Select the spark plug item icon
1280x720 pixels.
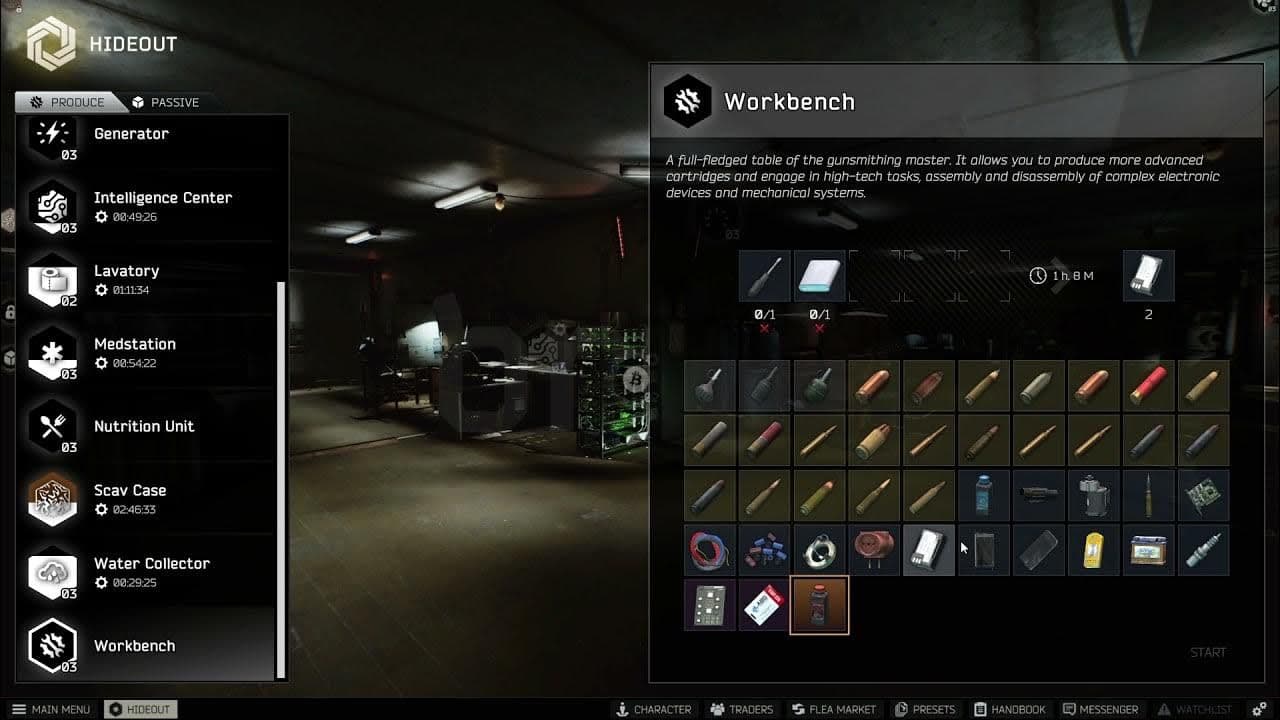[1202, 549]
